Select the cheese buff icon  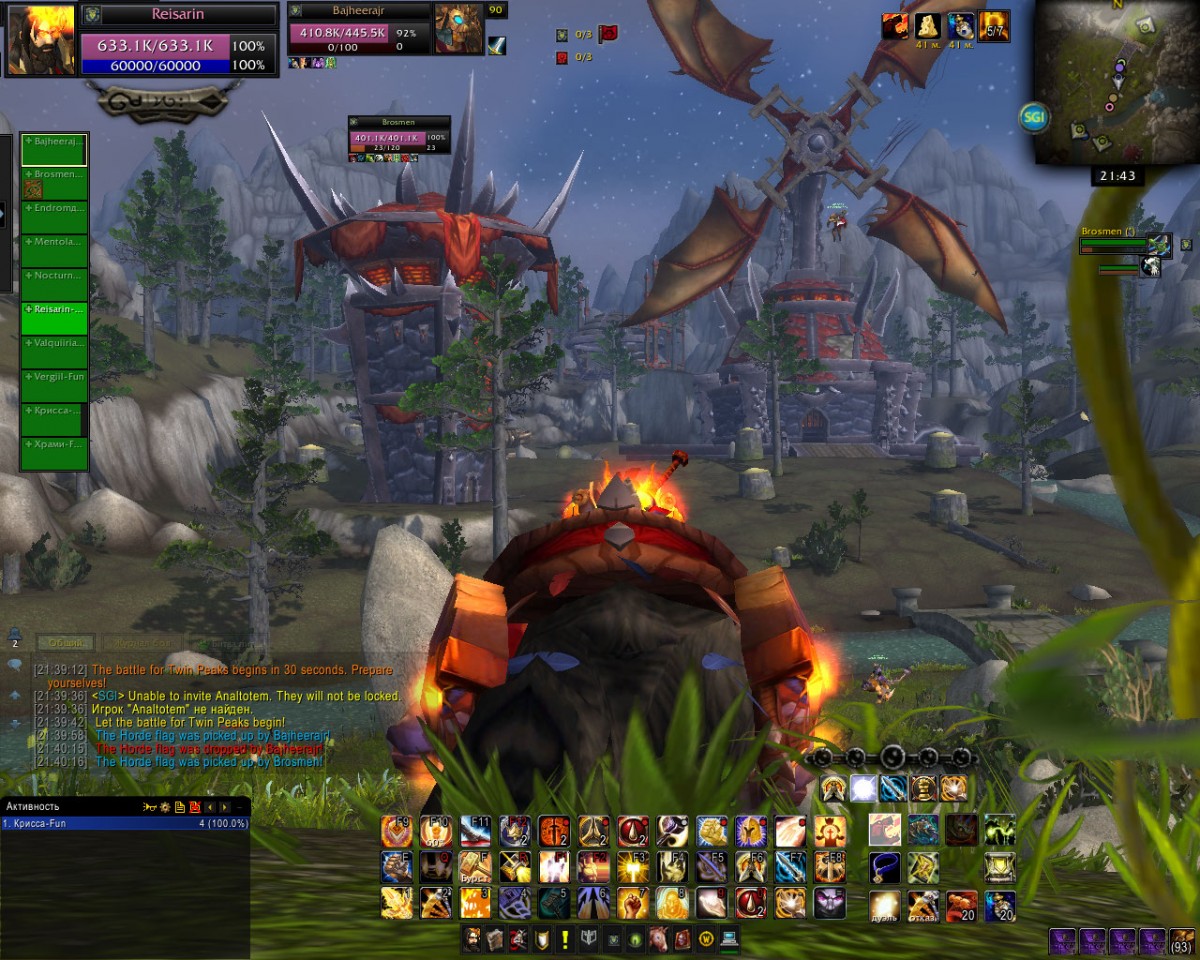929,27
